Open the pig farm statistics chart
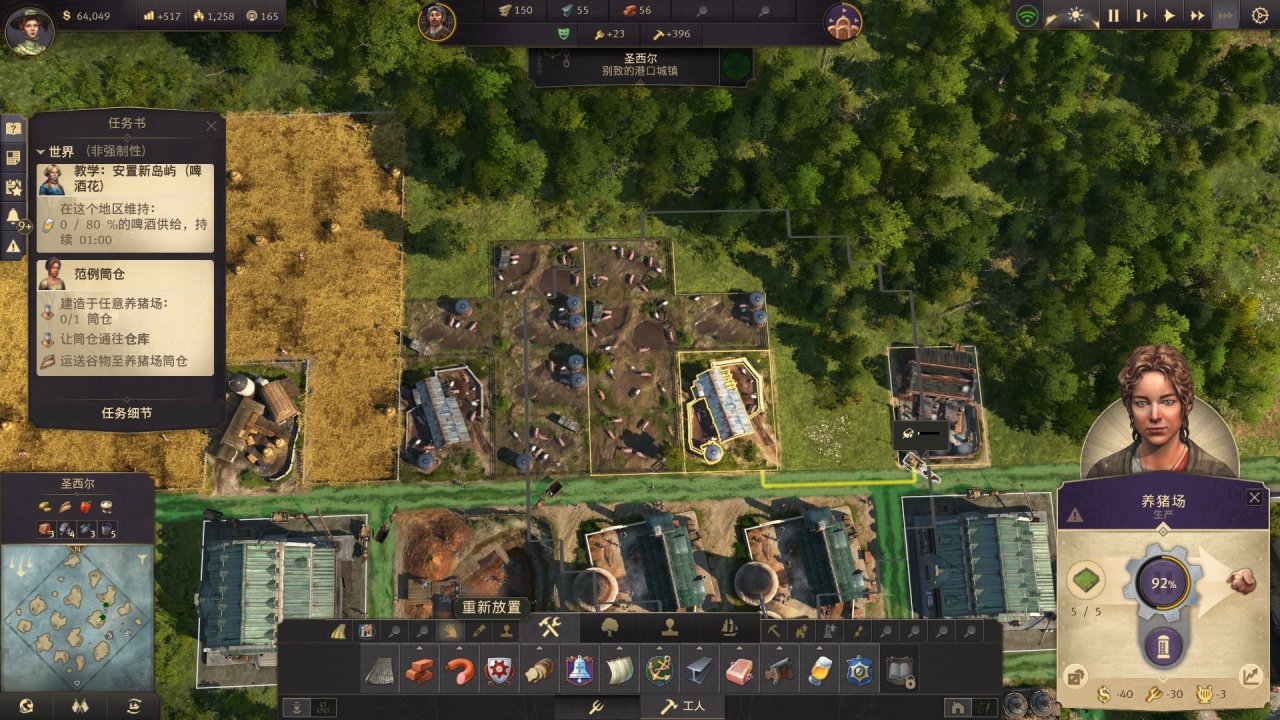Image resolution: width=1280 pixels, height=720 pixels. tap(1249, 676)
